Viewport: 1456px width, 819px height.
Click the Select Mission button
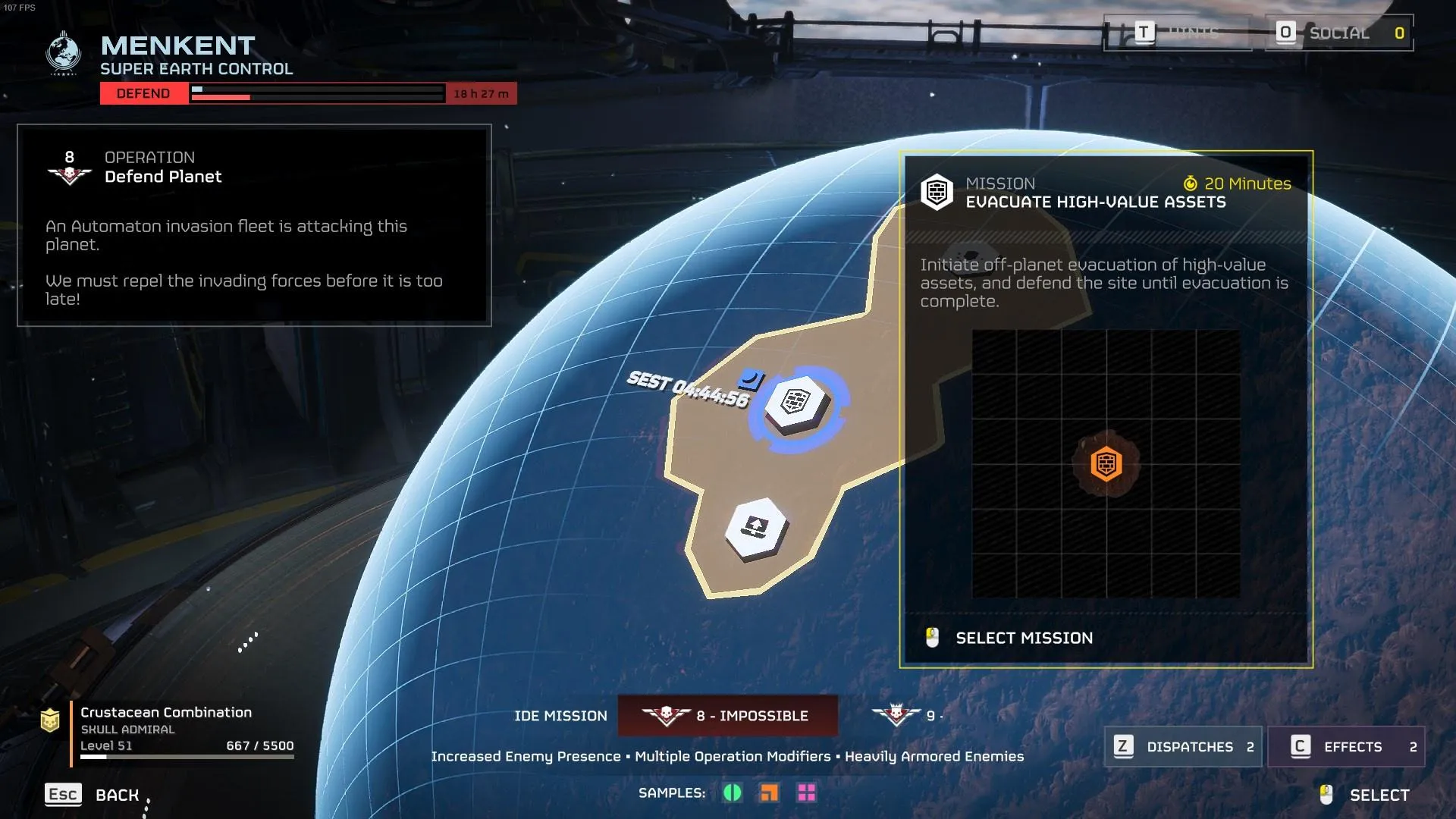[1023, 638]
